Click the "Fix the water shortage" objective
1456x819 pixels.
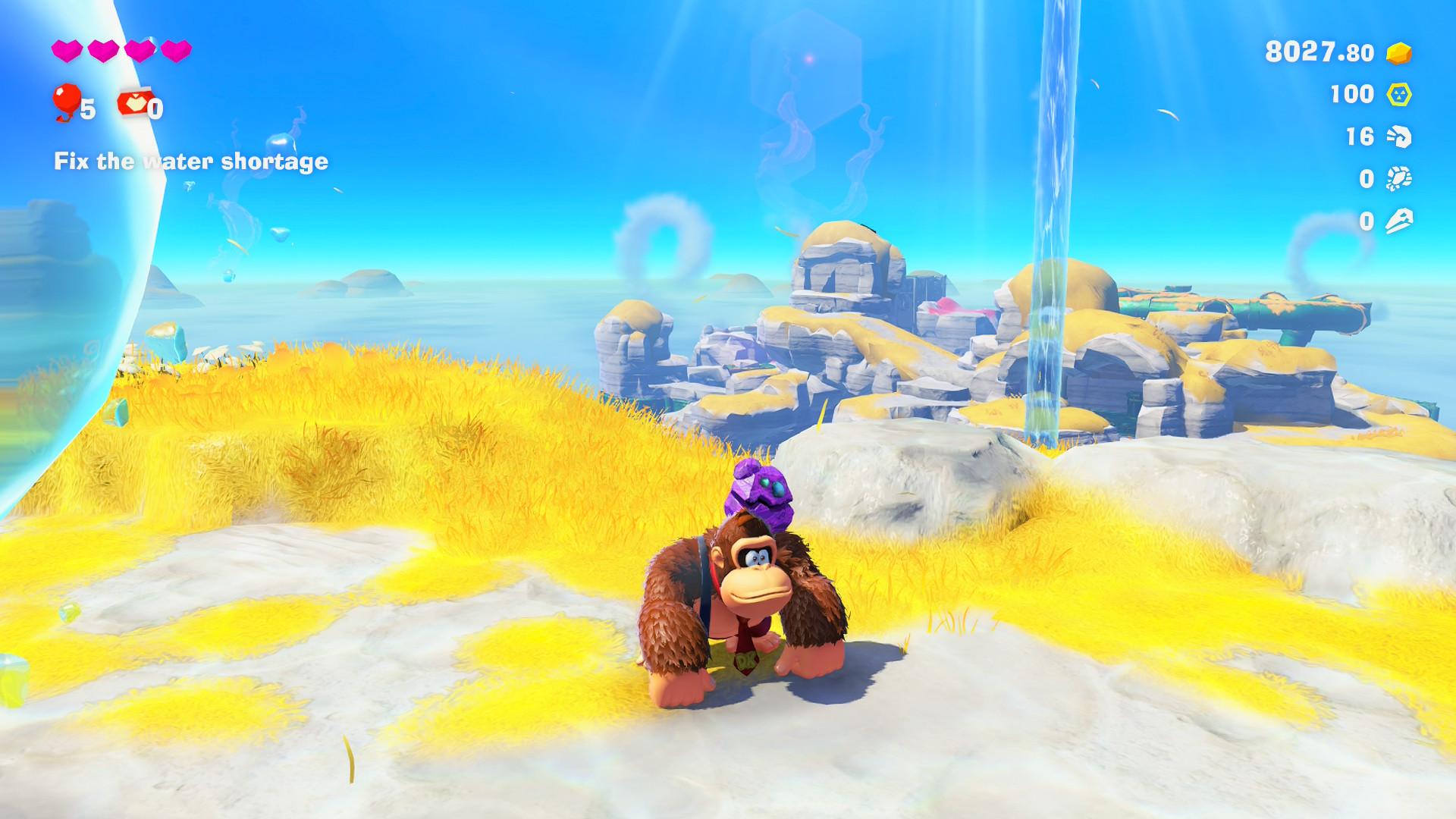191,162
